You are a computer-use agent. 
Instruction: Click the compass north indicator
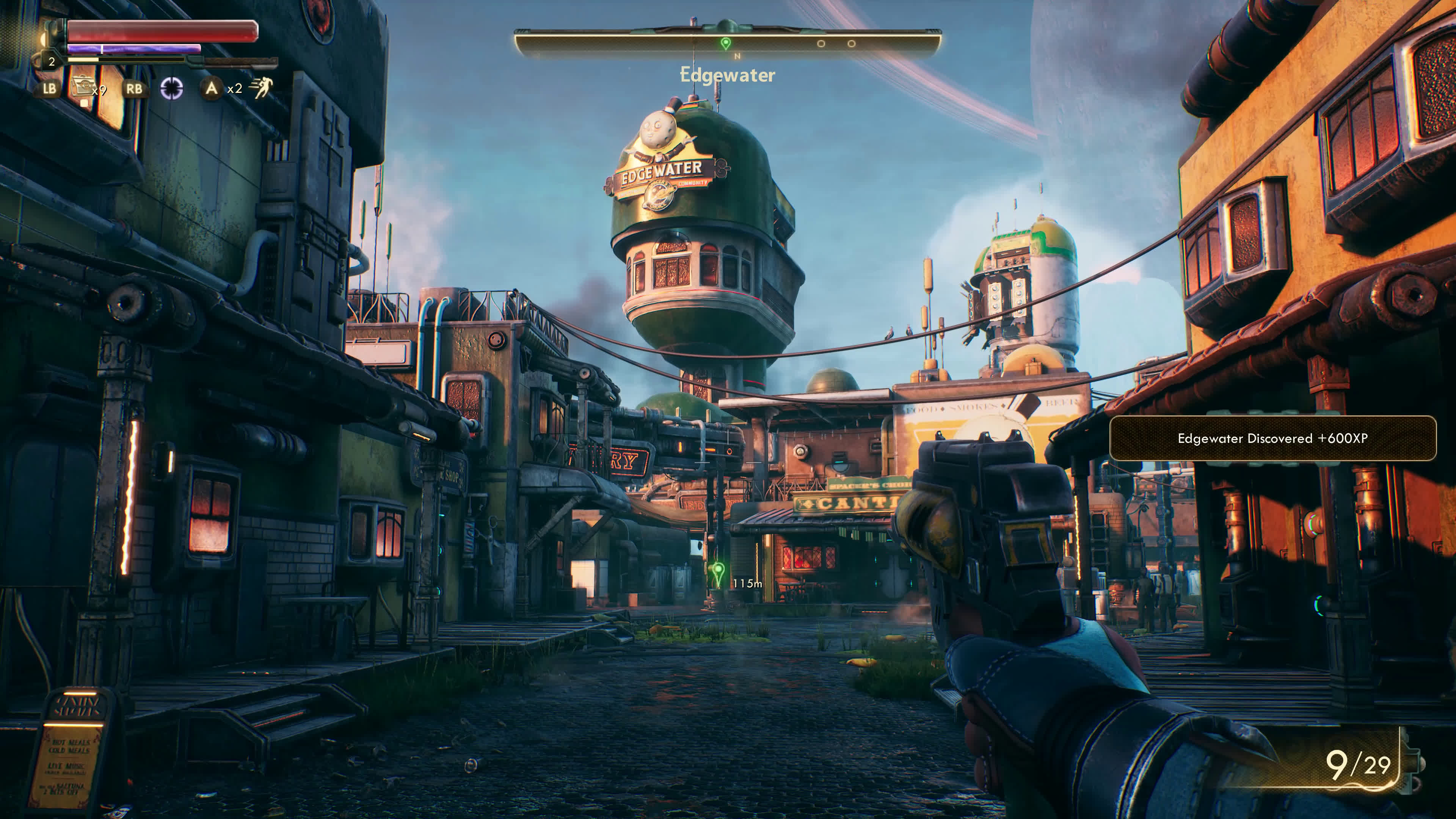pyautogui.click(x=737, y=56)
